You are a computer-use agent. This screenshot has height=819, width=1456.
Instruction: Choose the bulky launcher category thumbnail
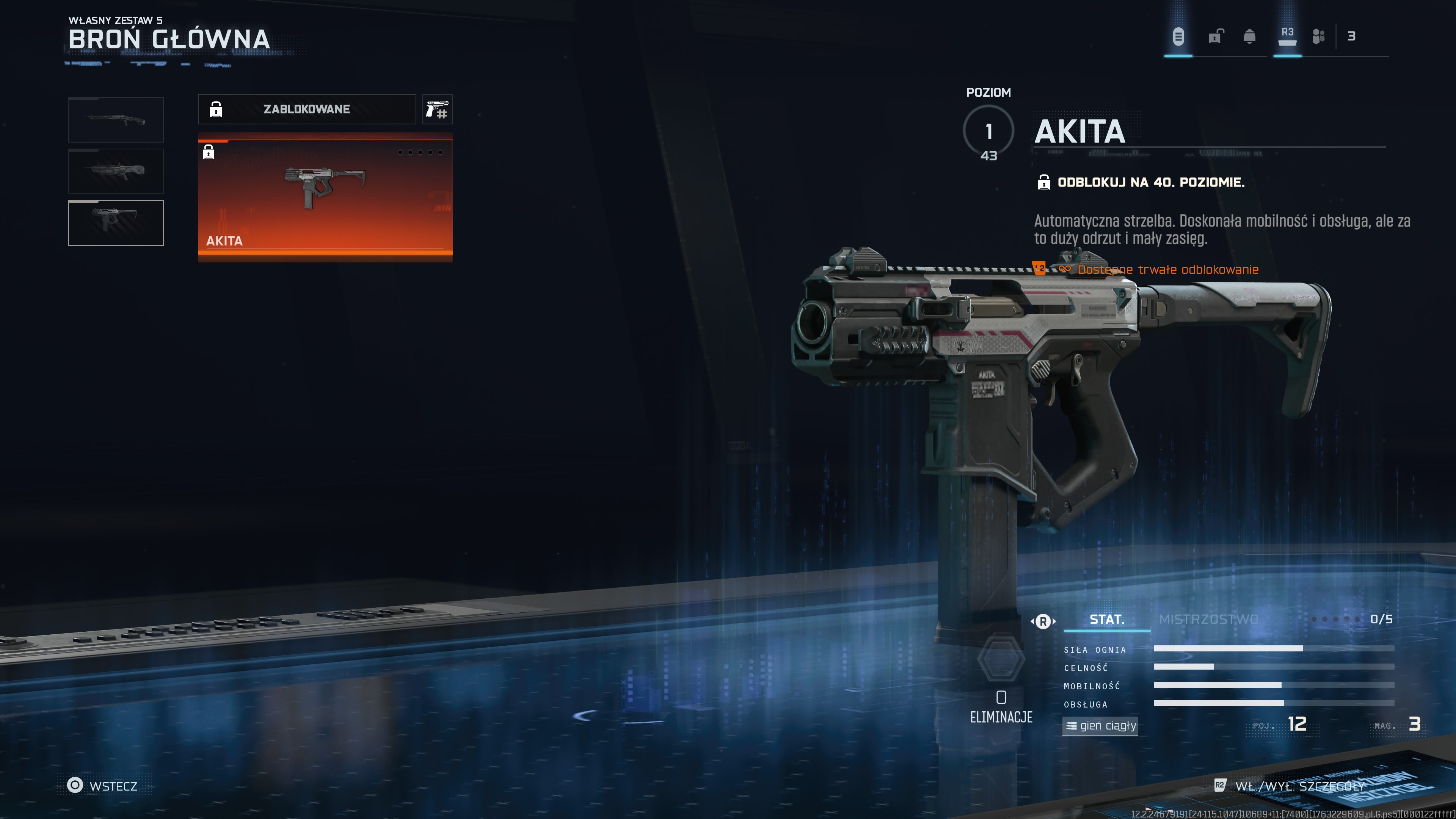click(x=116, y=171)
